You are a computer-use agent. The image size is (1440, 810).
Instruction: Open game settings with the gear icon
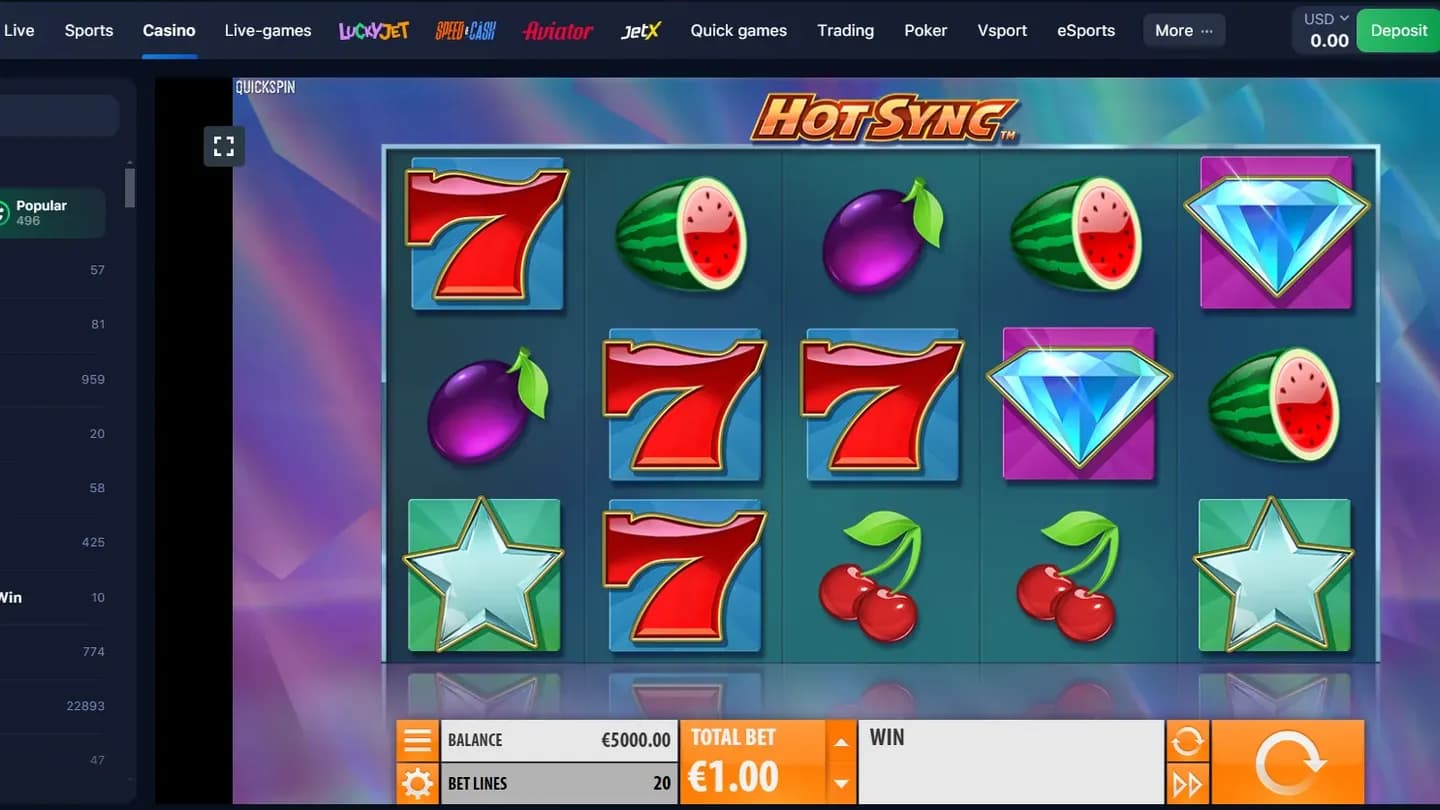(417, 784)
